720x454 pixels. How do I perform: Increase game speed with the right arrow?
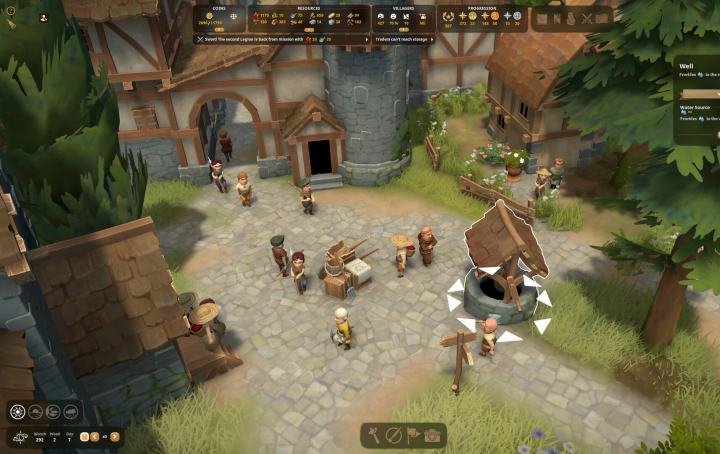click(x=115, y=436)
